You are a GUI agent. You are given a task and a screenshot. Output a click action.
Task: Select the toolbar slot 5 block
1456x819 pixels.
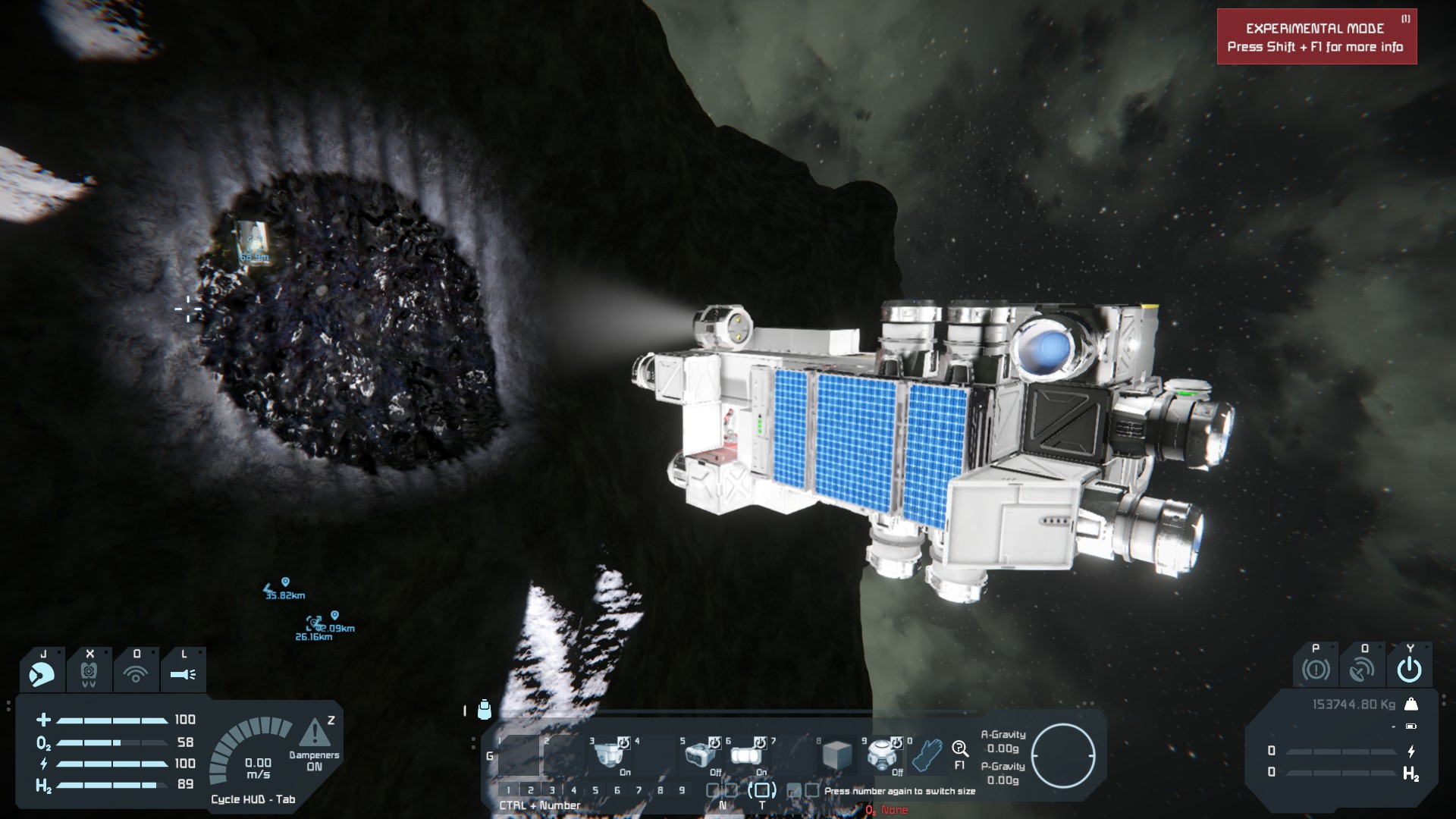tap(700, 755)
